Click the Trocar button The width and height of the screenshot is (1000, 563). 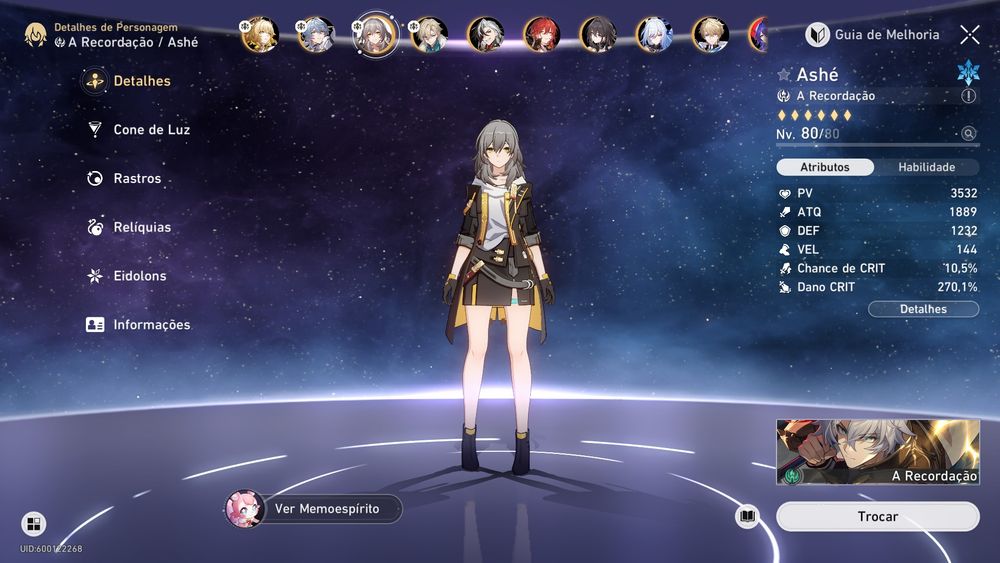tap(877, 517)
